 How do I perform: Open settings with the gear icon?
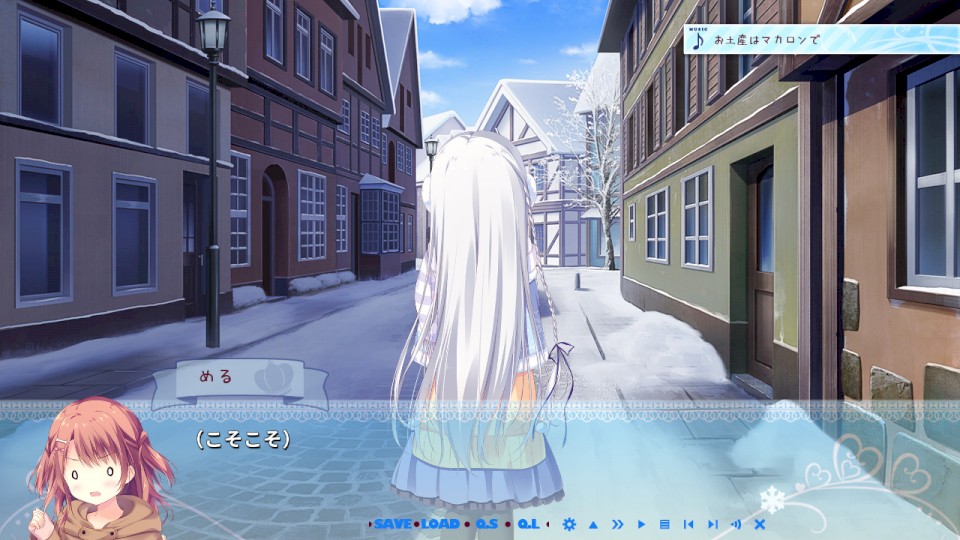click(569, 524)
